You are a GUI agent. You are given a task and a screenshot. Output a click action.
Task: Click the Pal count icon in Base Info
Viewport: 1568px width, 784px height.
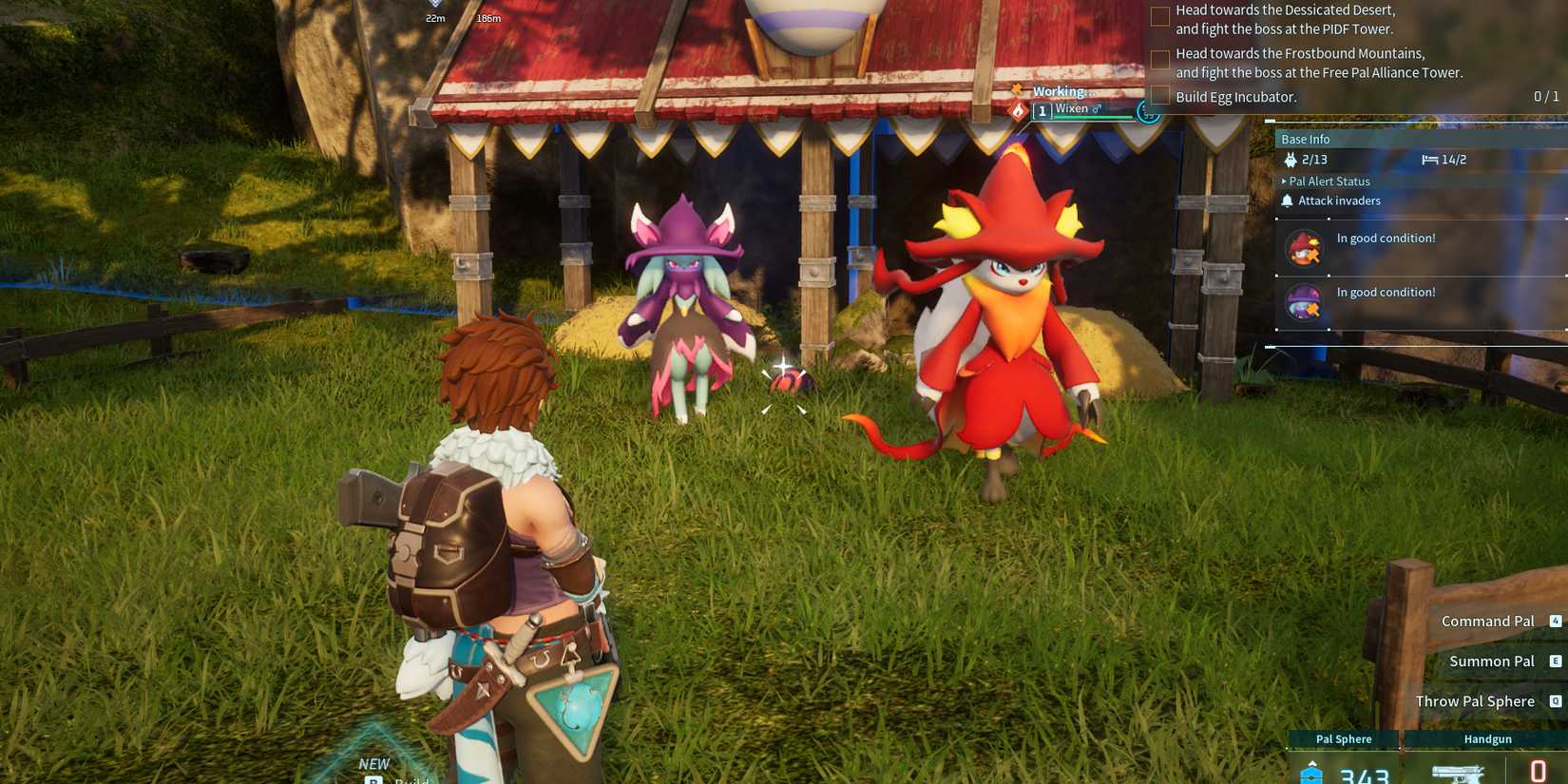coord(1291,160)
